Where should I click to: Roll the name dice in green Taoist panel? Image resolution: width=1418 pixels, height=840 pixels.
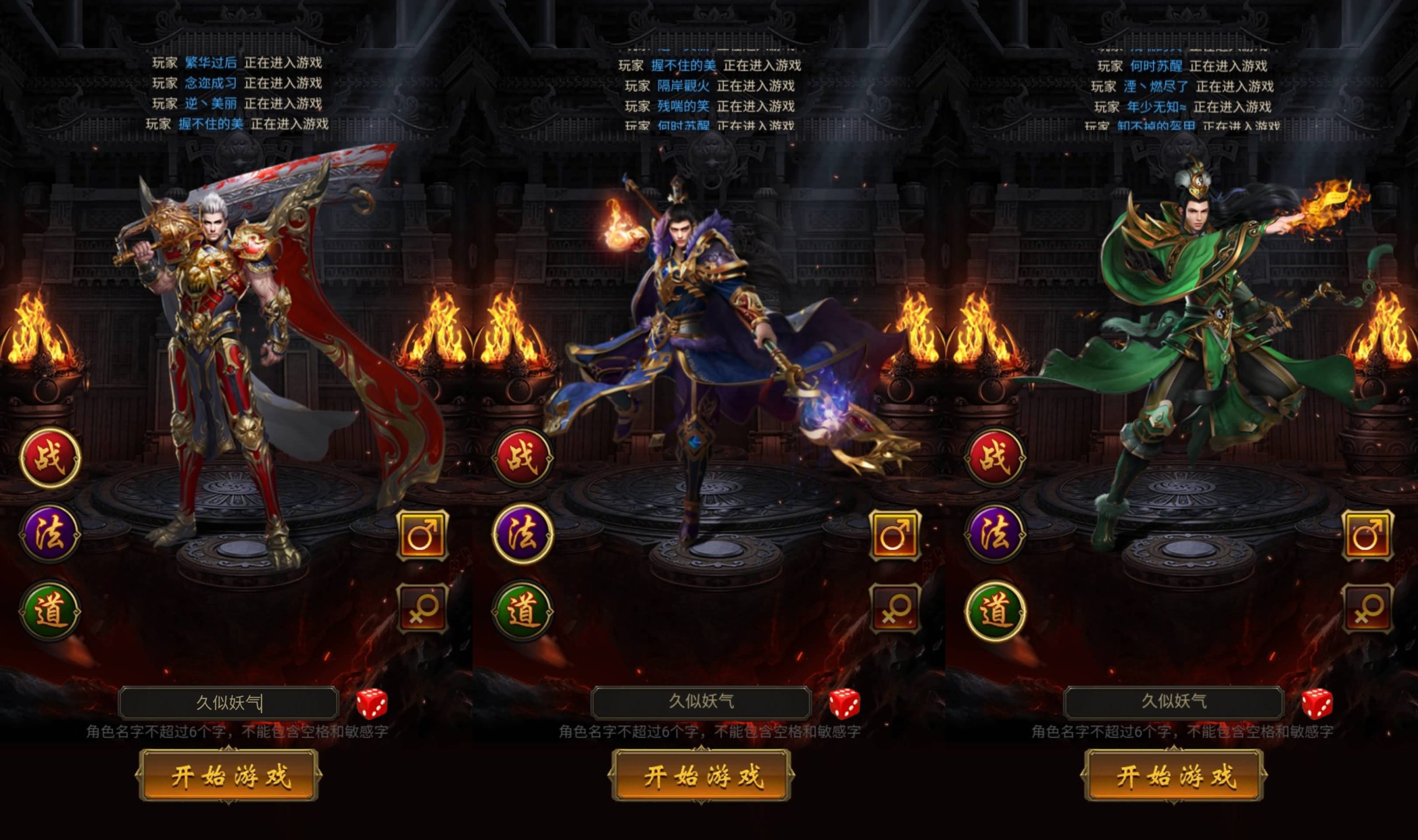[x=1317, y=704]
